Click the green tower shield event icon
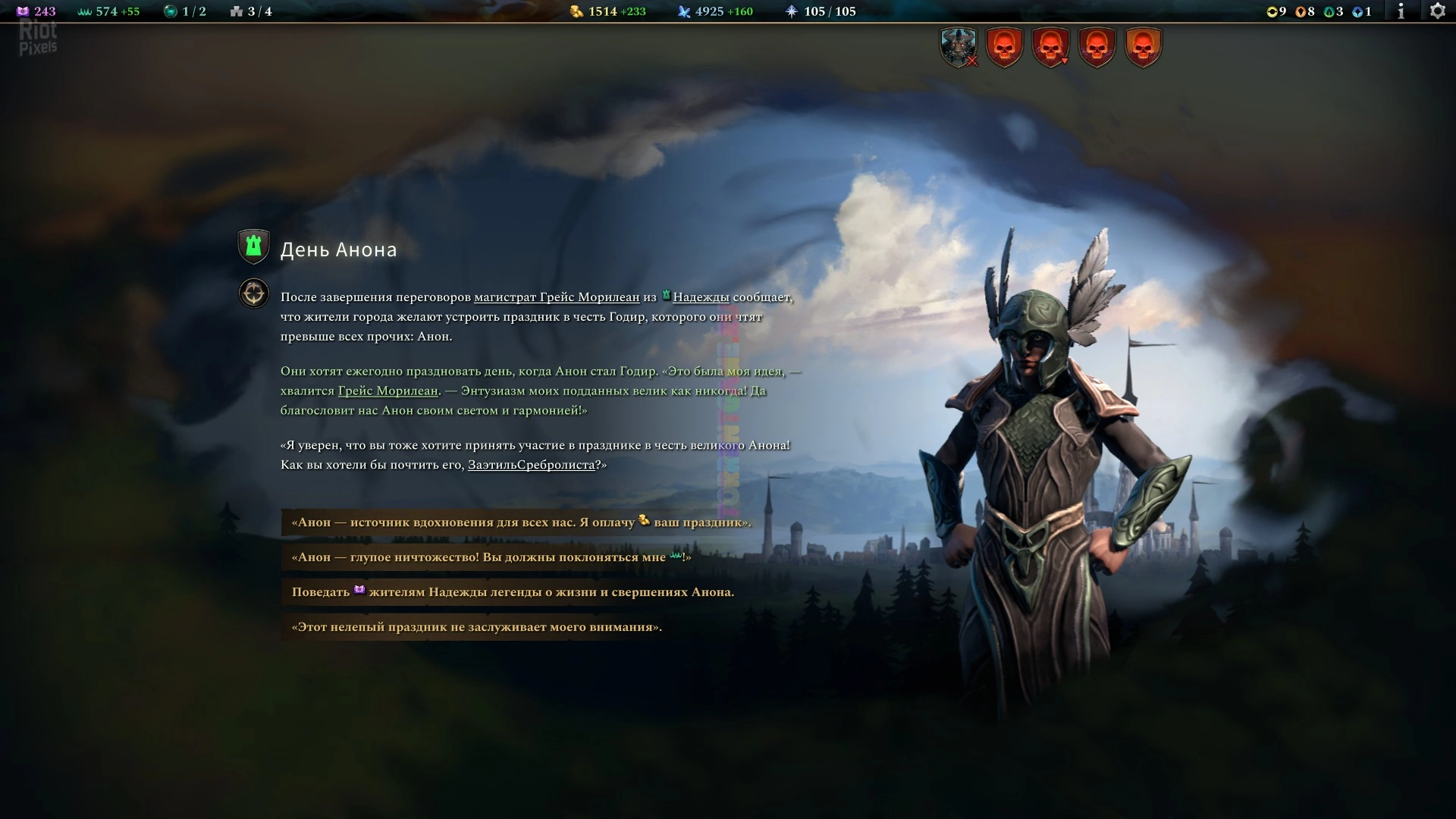The image size is (1456, 819). point(254,246)
